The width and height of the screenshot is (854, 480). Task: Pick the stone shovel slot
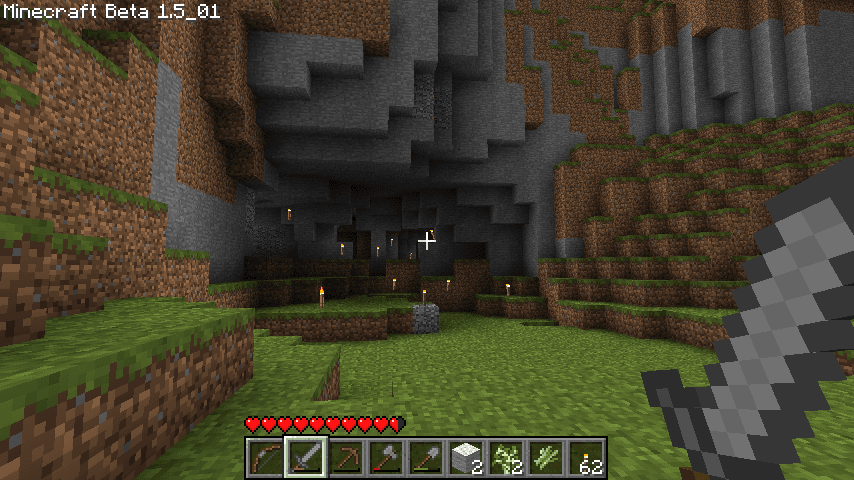tap(425, 458)
